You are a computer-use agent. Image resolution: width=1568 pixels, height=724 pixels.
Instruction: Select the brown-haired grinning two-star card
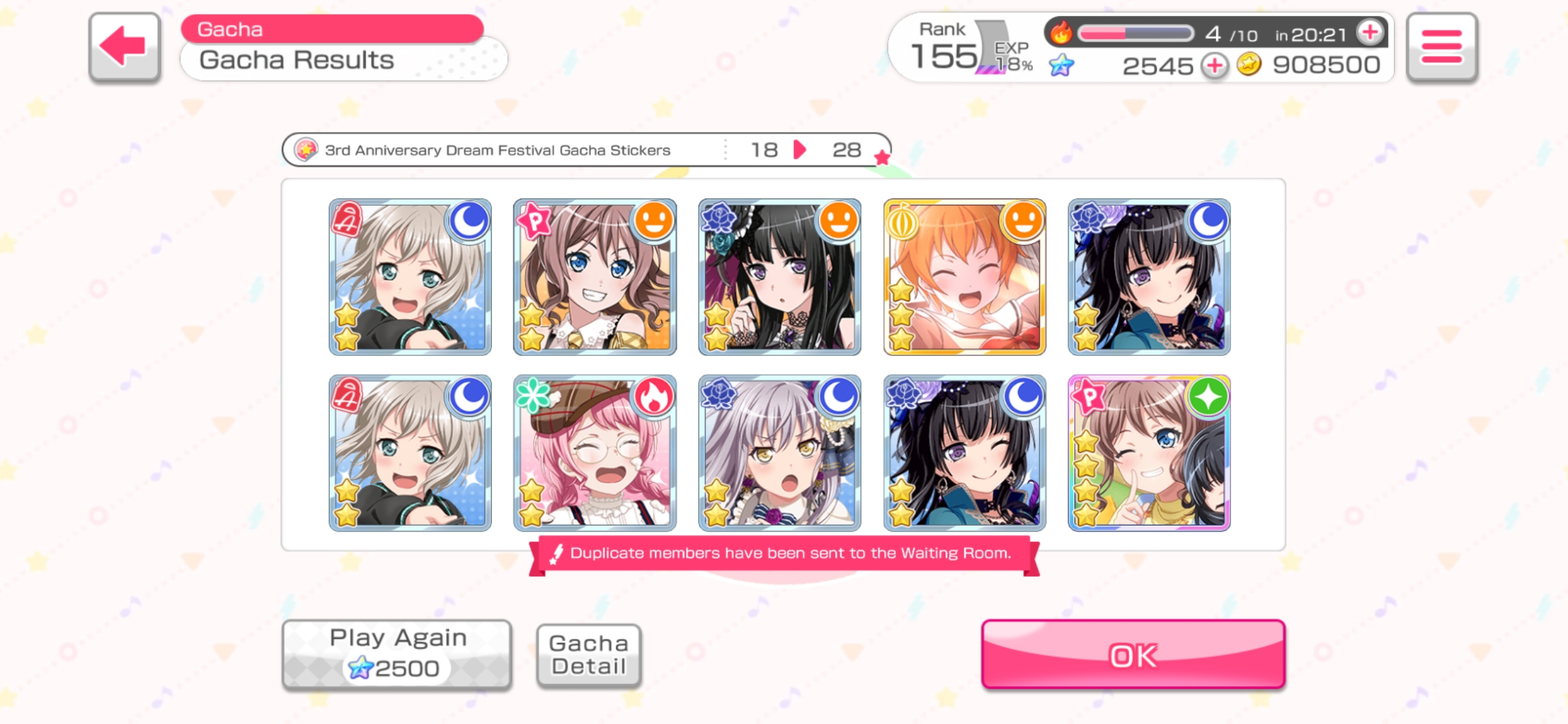pyautogui.click(x=594, y=277)
